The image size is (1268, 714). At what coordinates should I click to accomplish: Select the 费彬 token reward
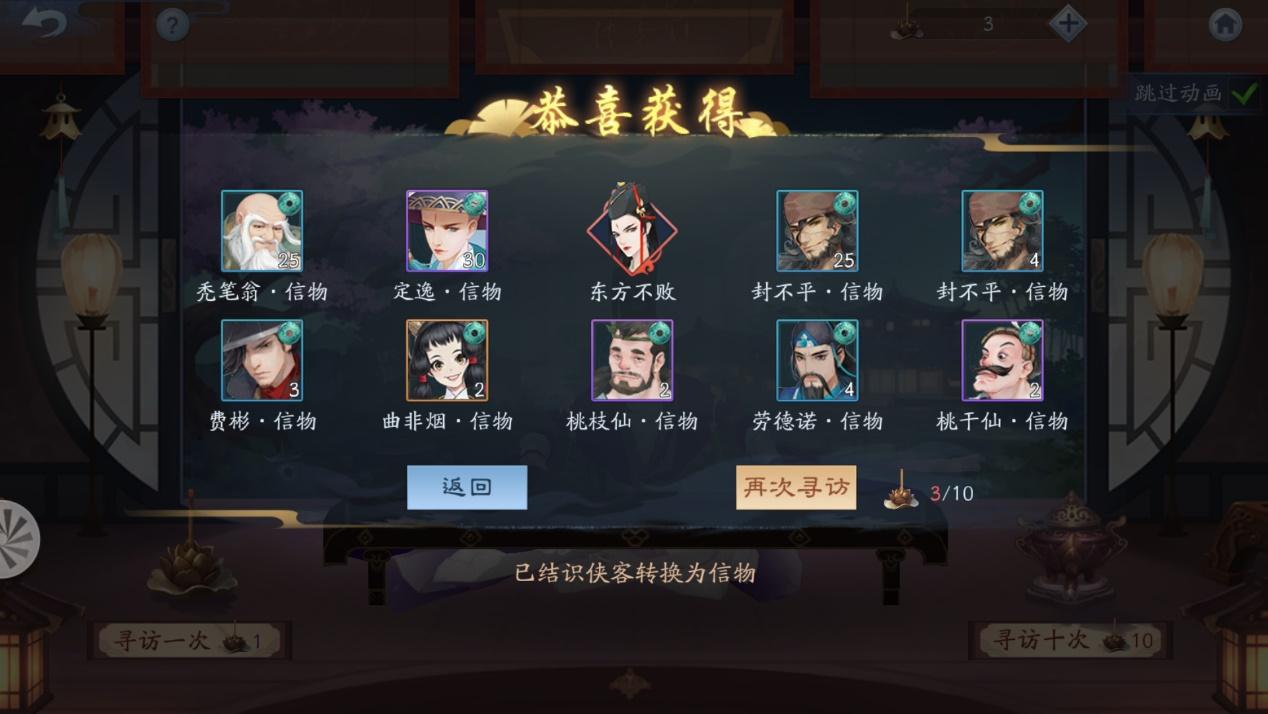click(262, 360)
